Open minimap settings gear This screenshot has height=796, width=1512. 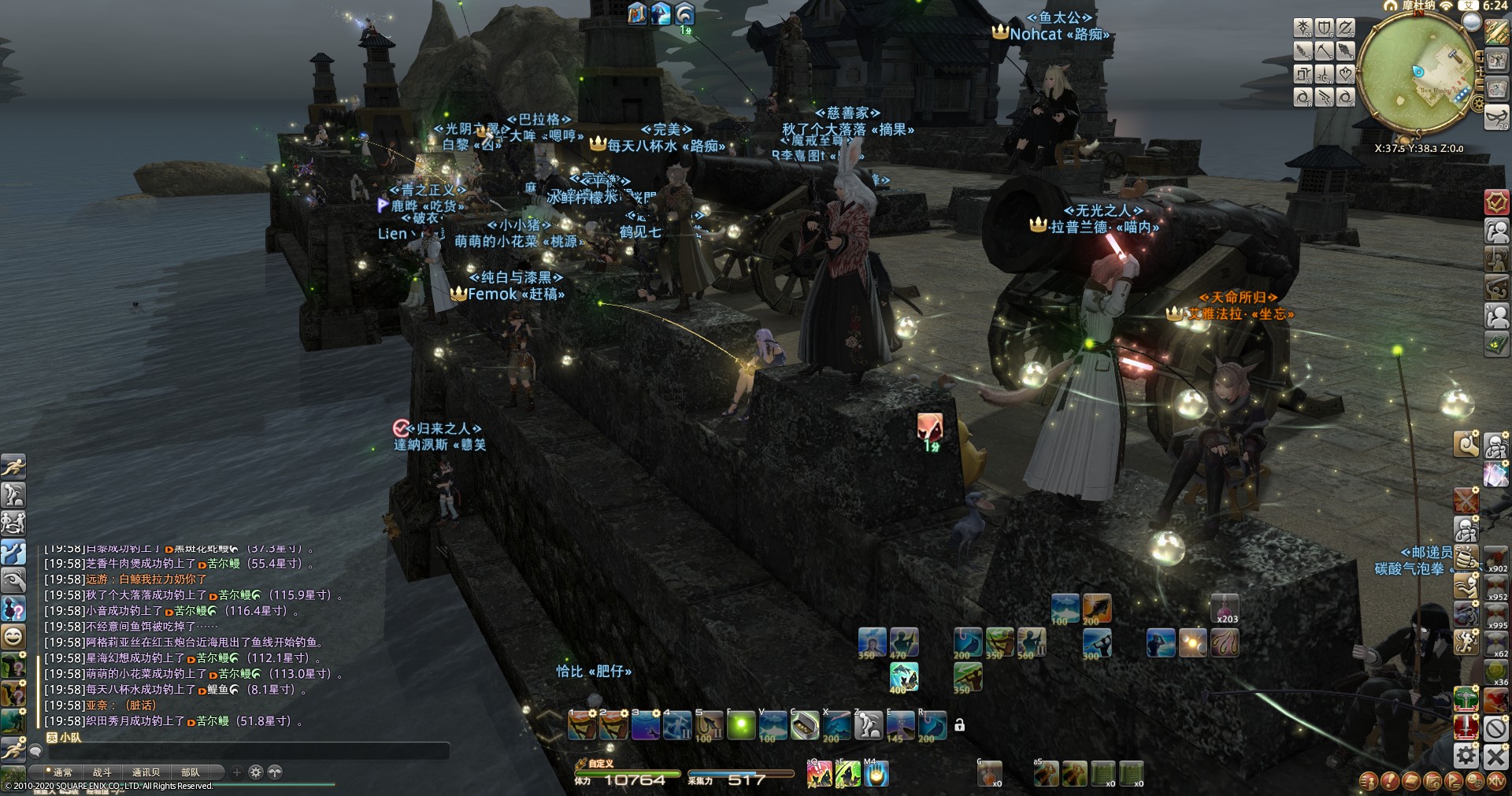[1478, 103]
